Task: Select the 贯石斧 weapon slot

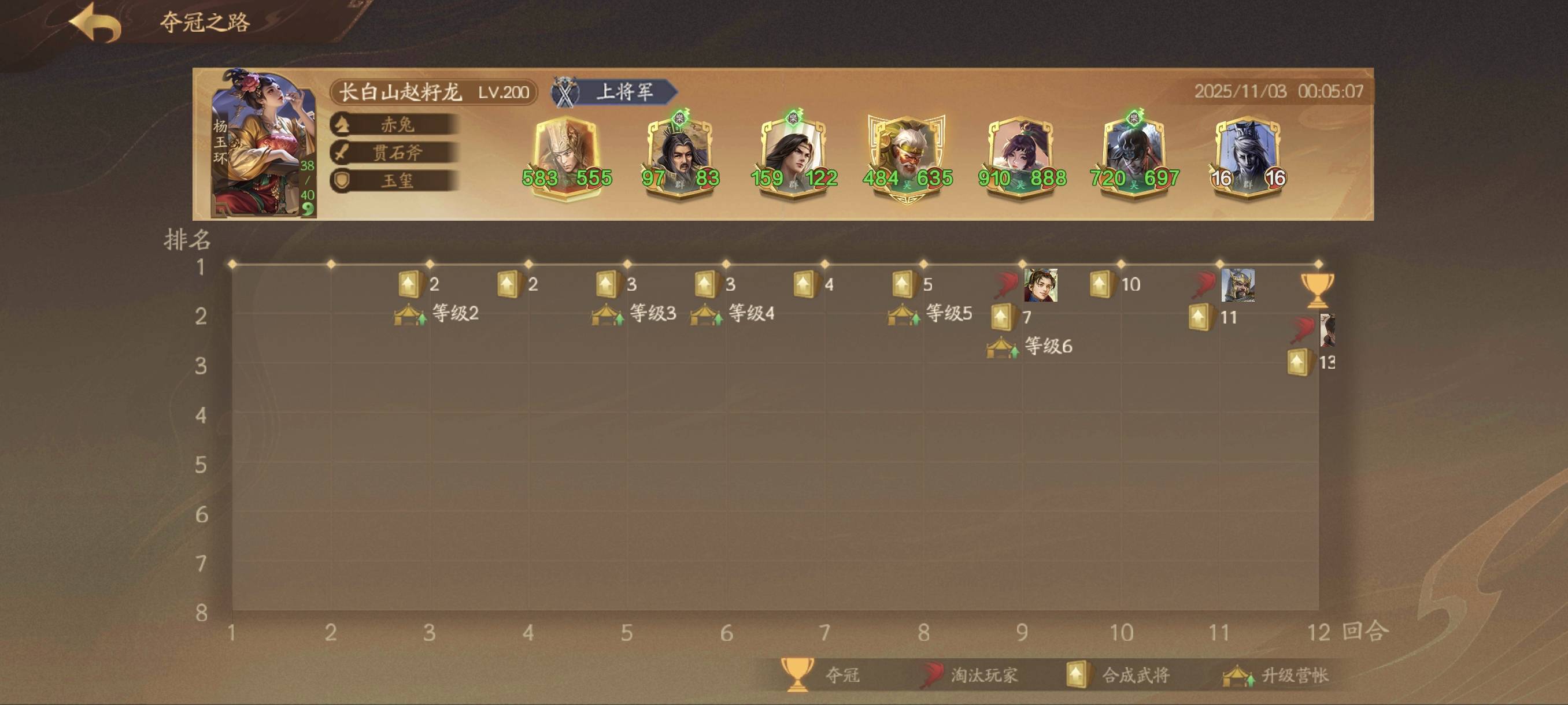Action: pyautogui.click(x=395, y=153)
